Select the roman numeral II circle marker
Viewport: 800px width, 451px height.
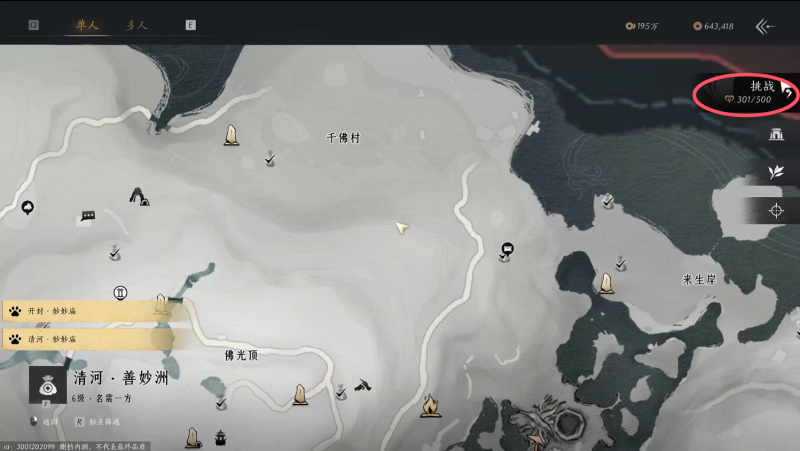click(121, 293)
